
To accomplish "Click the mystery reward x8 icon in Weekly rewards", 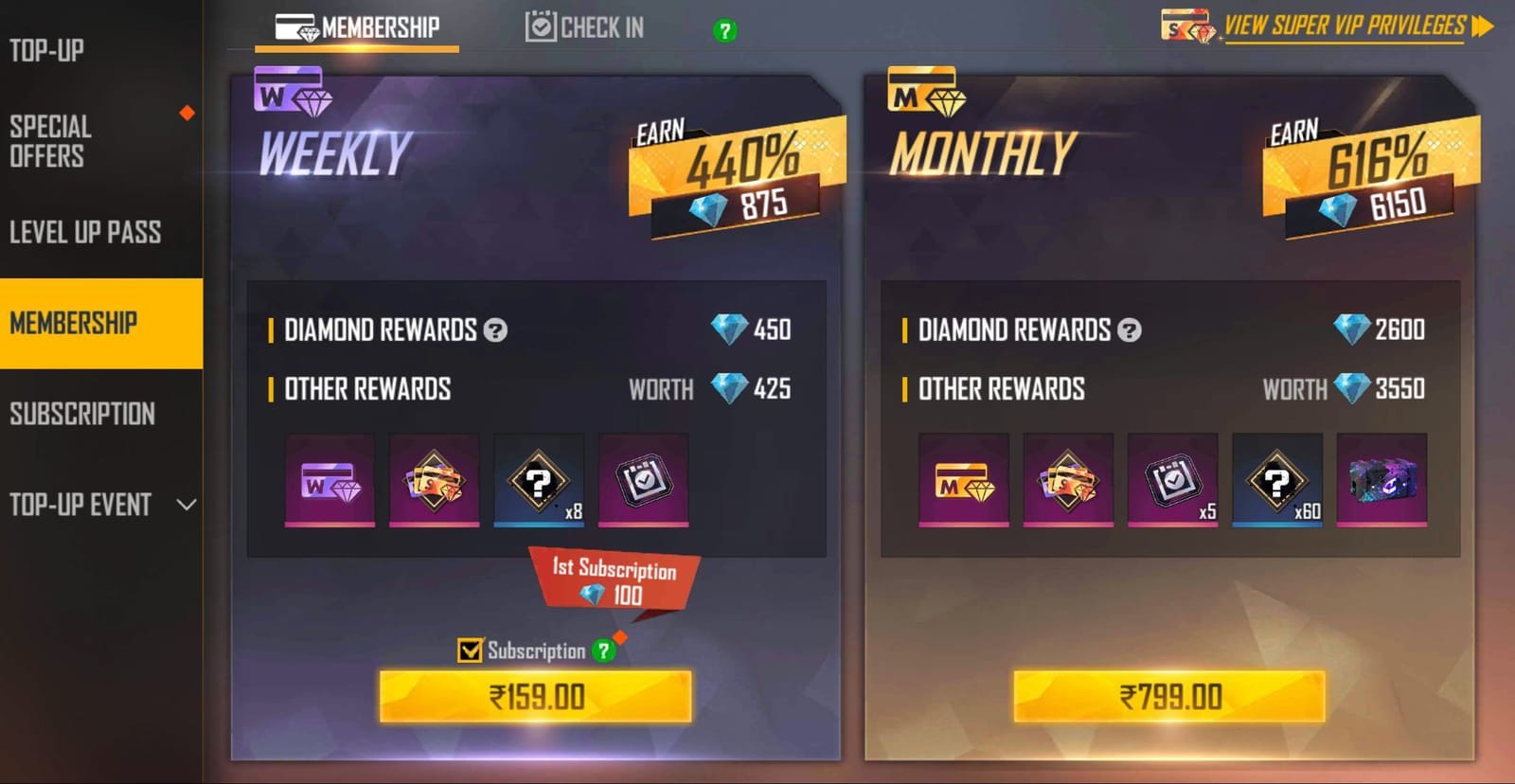I will pyautogui.click(x=538, y=481).
